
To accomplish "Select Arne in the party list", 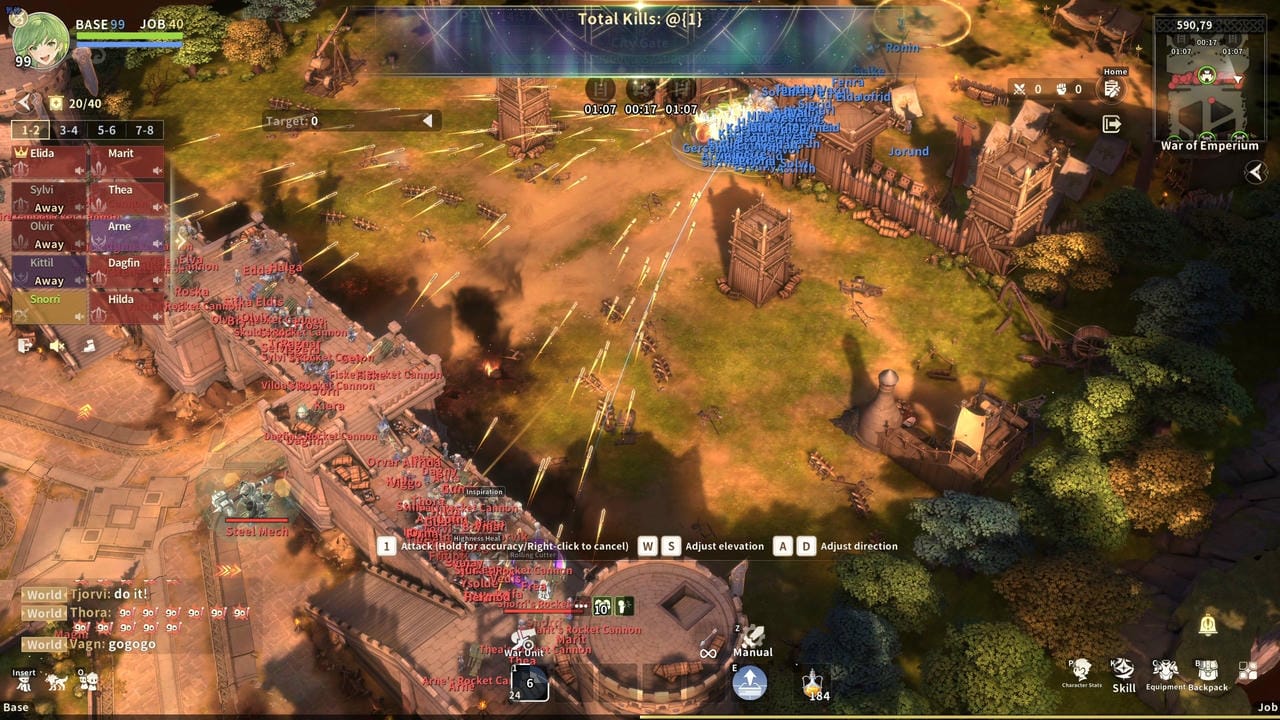I will [x=127, y=234].
